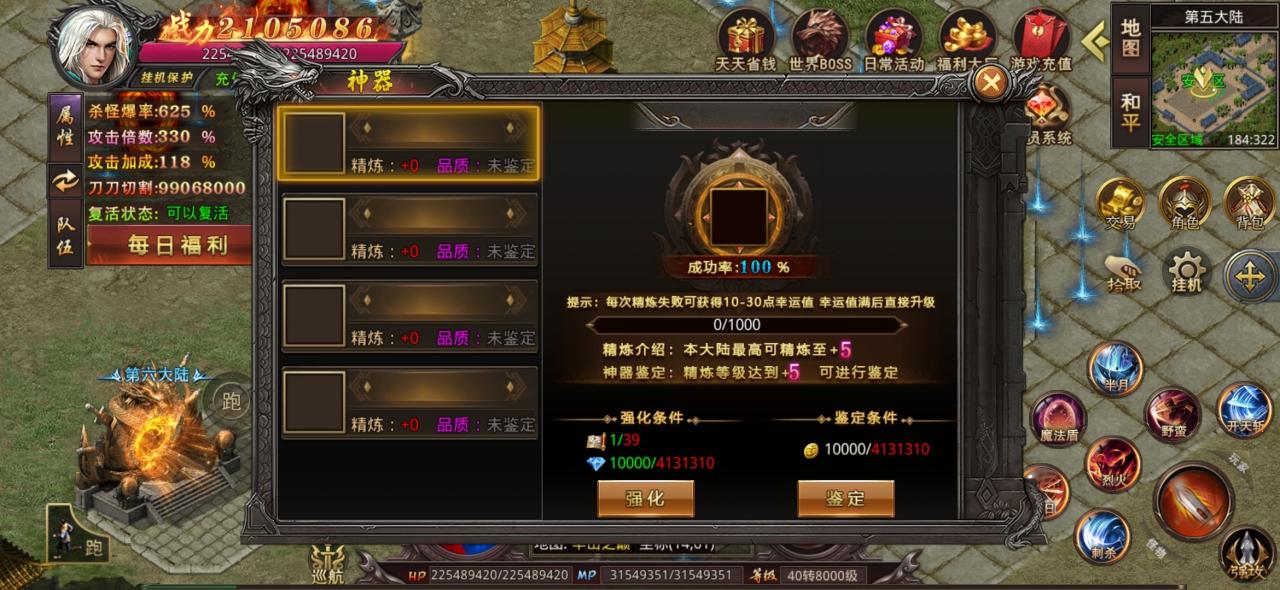Click the 鉴定 appraise button

[x=845, y=498]
